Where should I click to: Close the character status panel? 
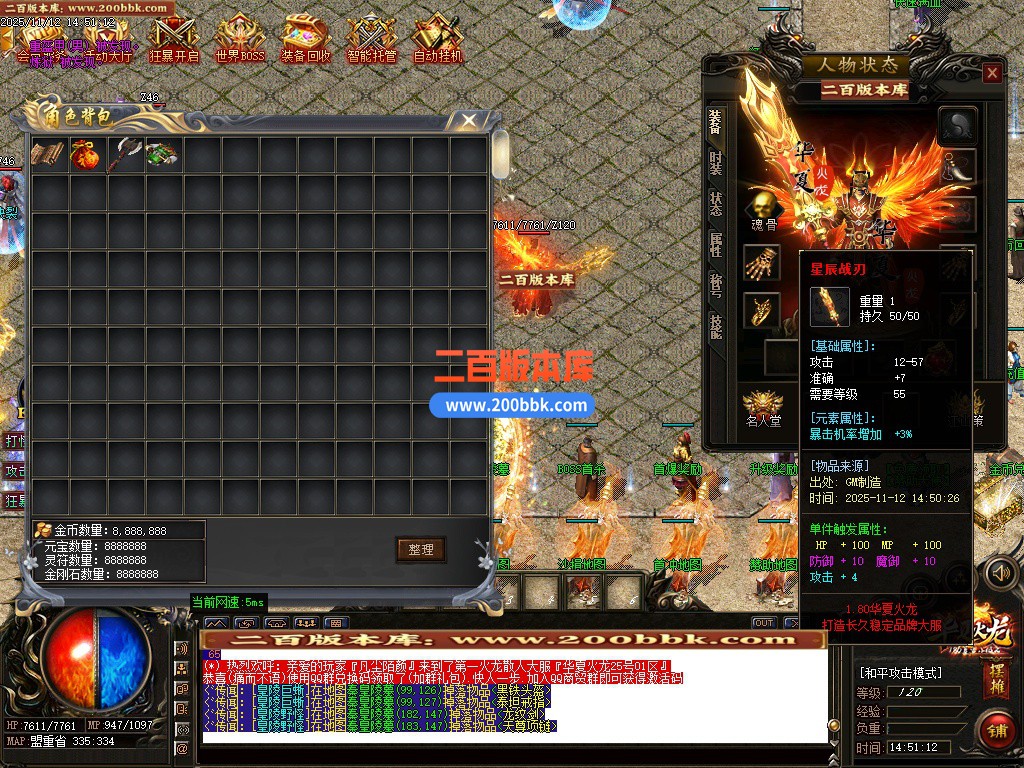pos(991,73)
